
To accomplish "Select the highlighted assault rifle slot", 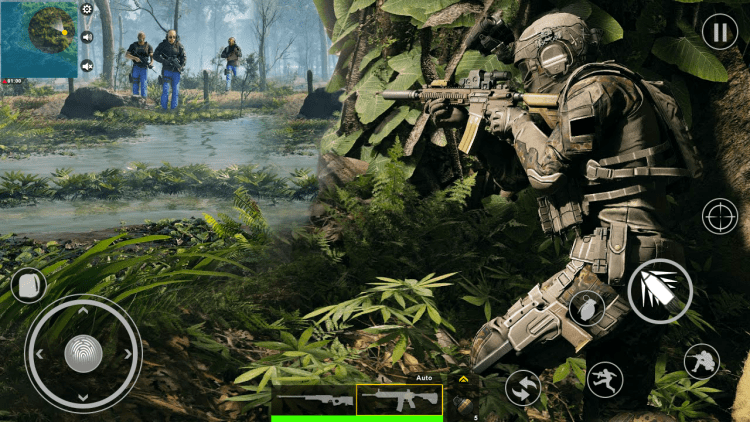I will pyautogui.click(x=399, y=399).
